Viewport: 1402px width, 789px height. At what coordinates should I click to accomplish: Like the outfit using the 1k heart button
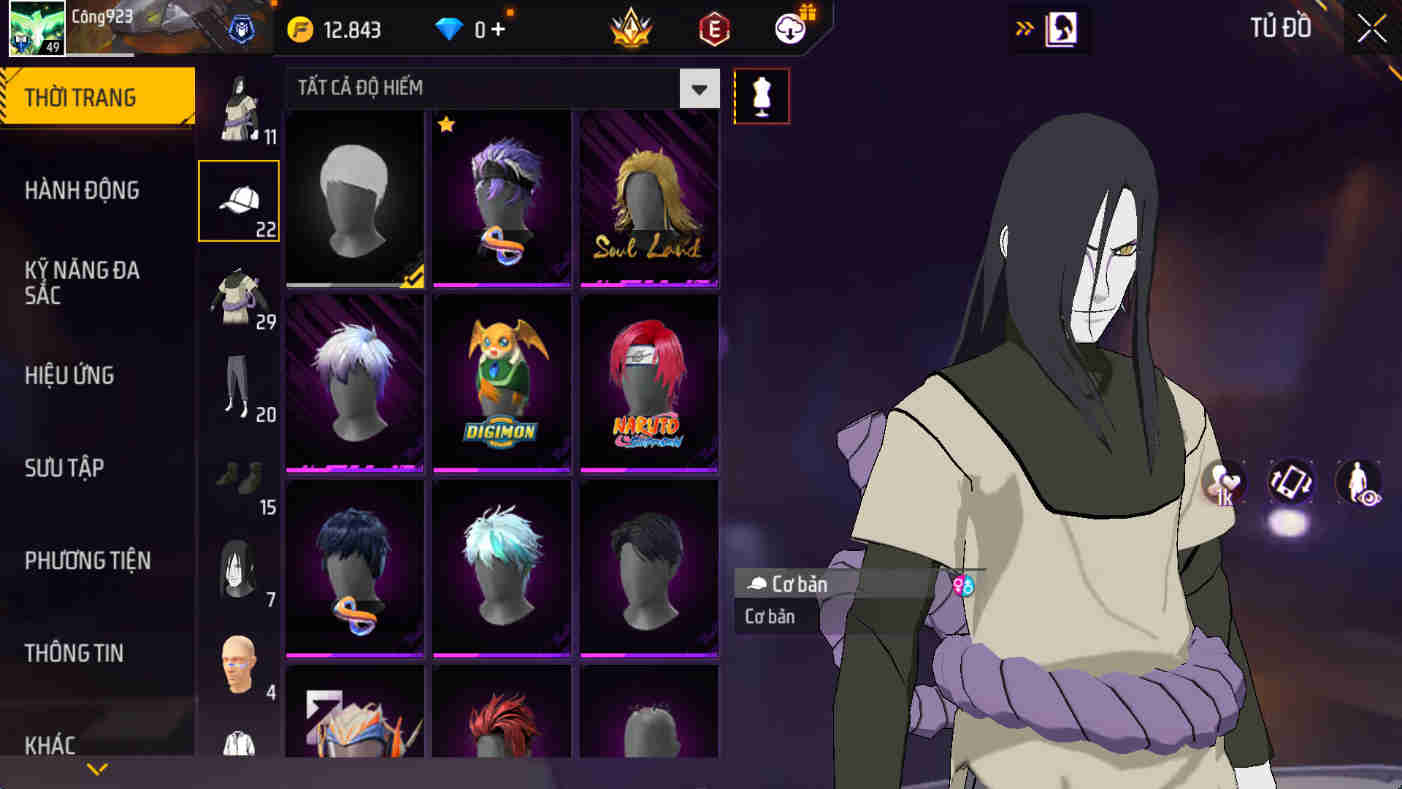pyautogui.click(x=1225, y=484)
